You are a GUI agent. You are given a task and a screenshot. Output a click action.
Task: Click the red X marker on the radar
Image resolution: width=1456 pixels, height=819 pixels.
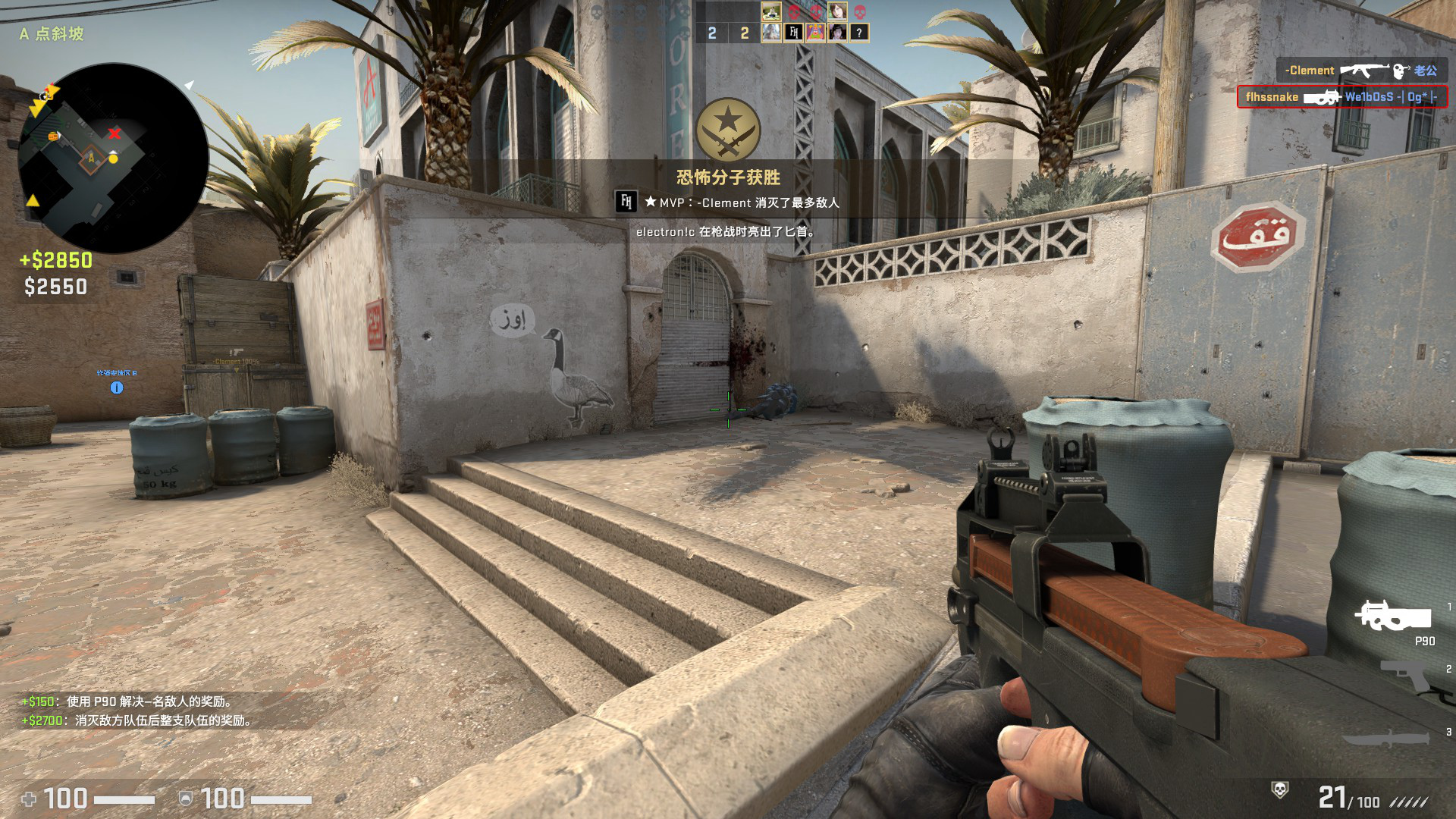pos(115,133)
